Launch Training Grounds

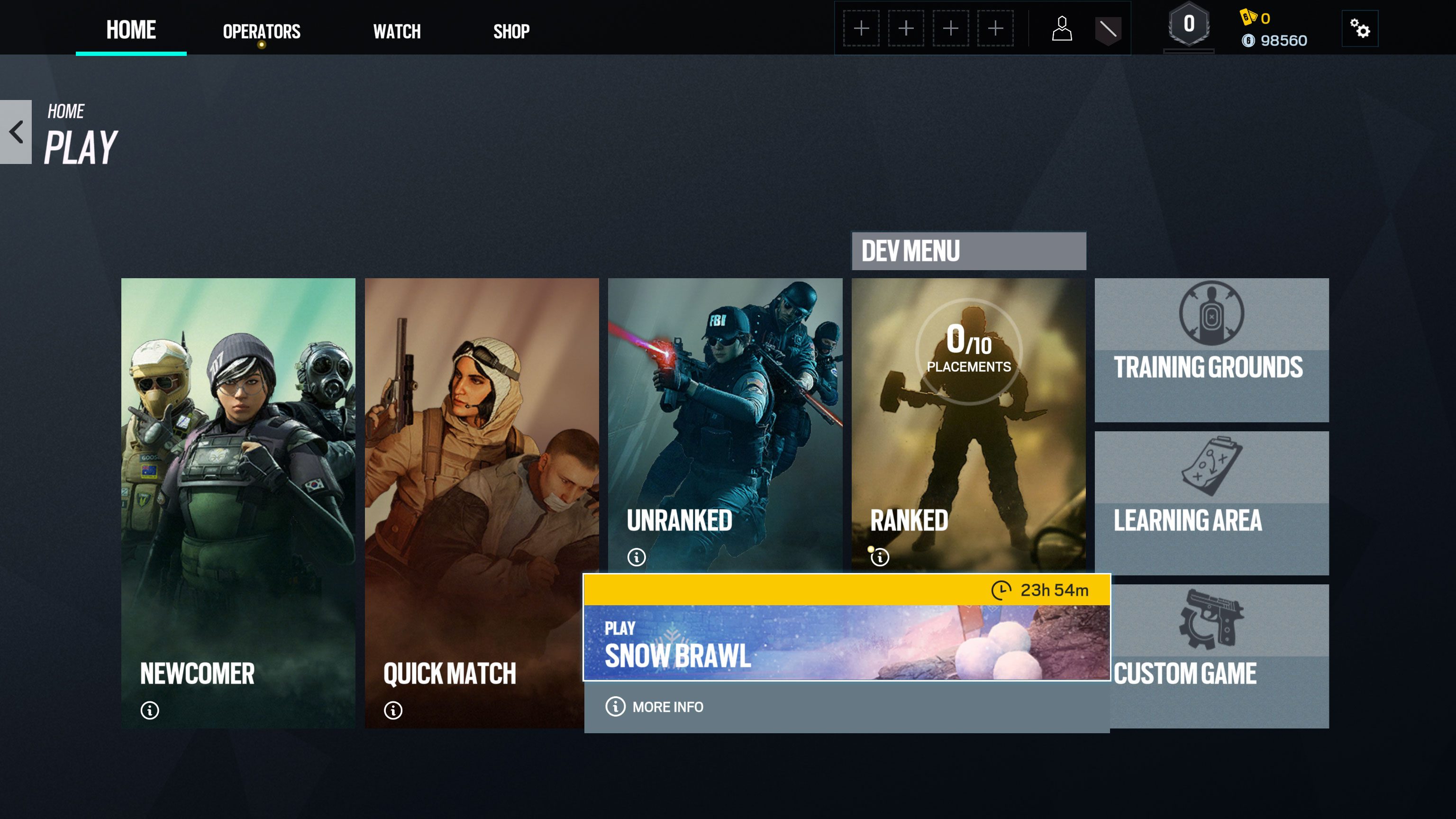click(1211, 350)
